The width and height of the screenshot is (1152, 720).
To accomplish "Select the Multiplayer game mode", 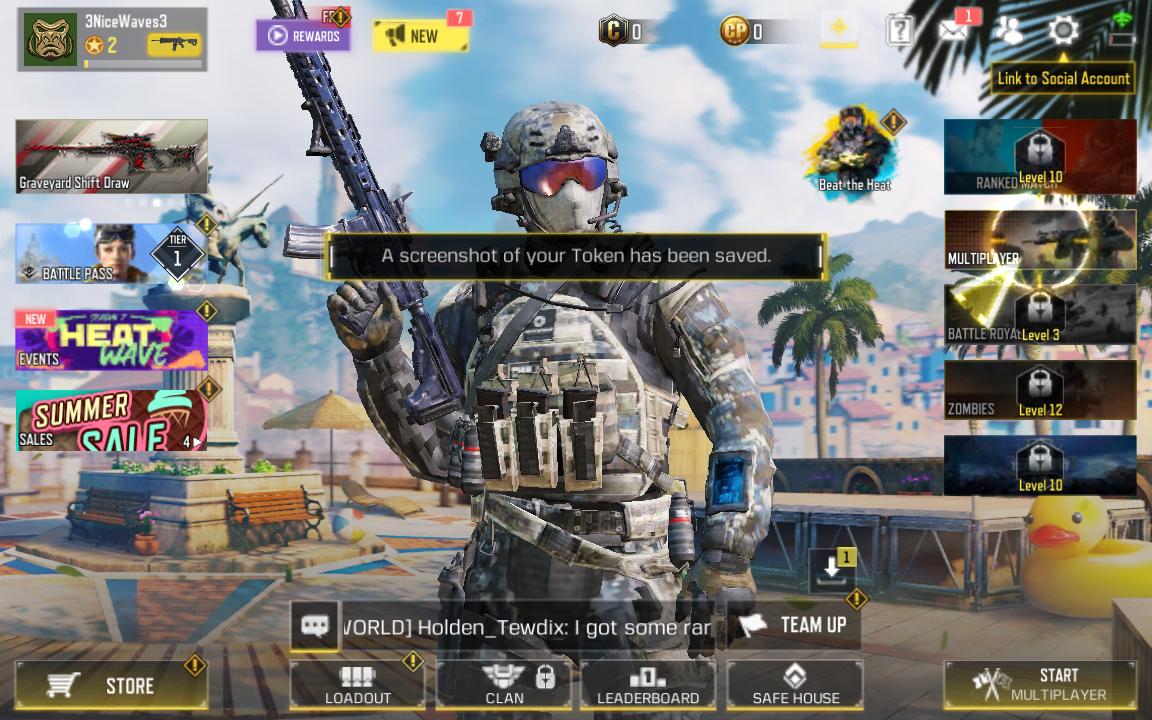I will click(x=1040, y=239).
